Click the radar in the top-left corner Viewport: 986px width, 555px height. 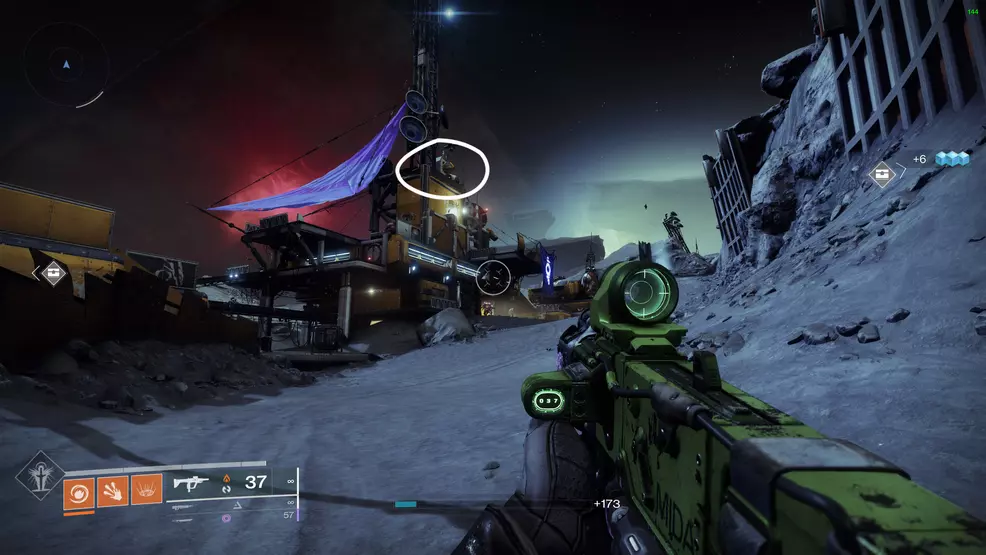tap(67, 66)
